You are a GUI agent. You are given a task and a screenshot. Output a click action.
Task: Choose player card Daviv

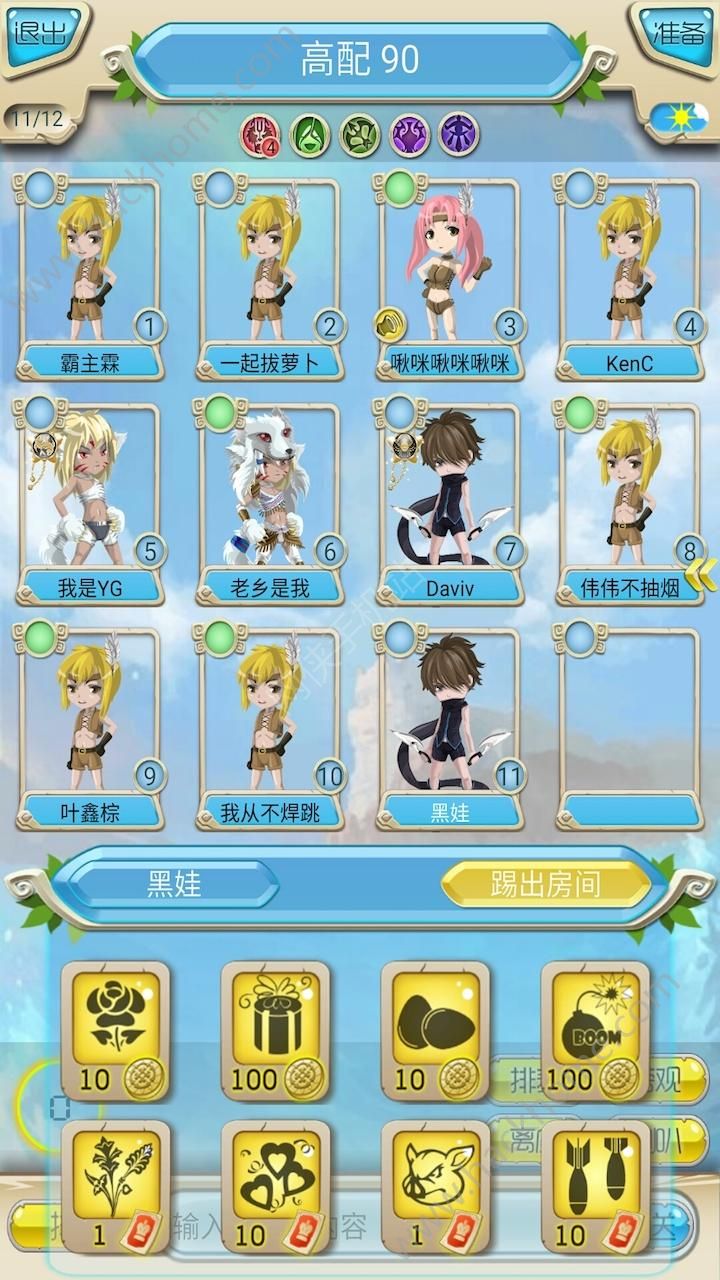pos(450,500)
